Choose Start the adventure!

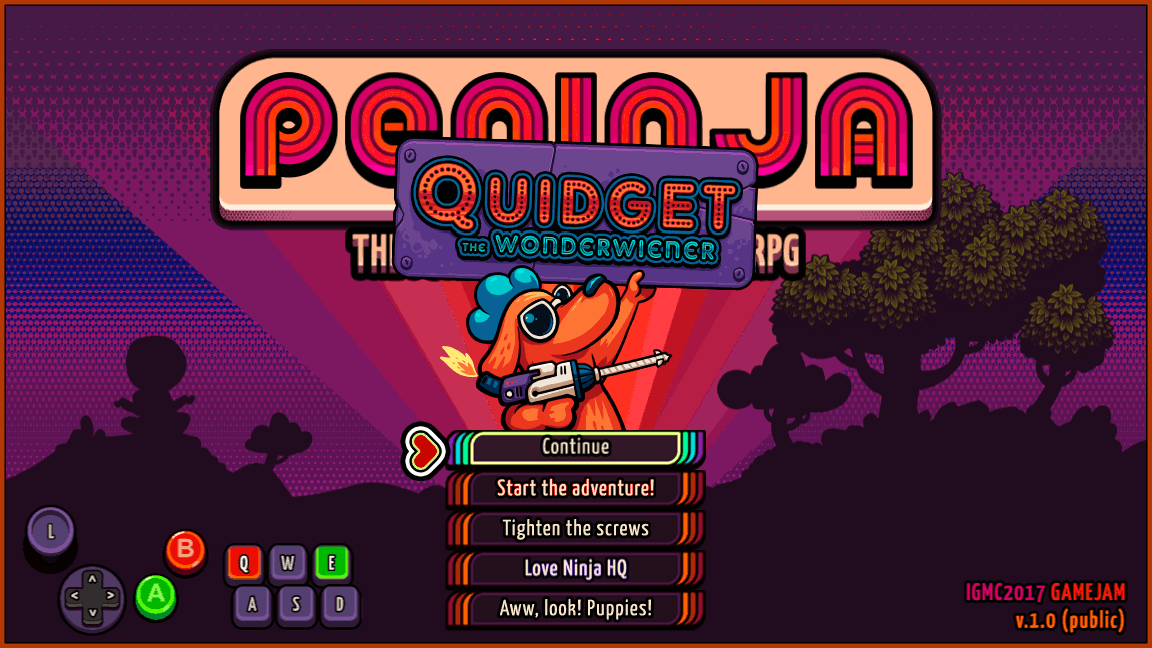click(575, 489)
